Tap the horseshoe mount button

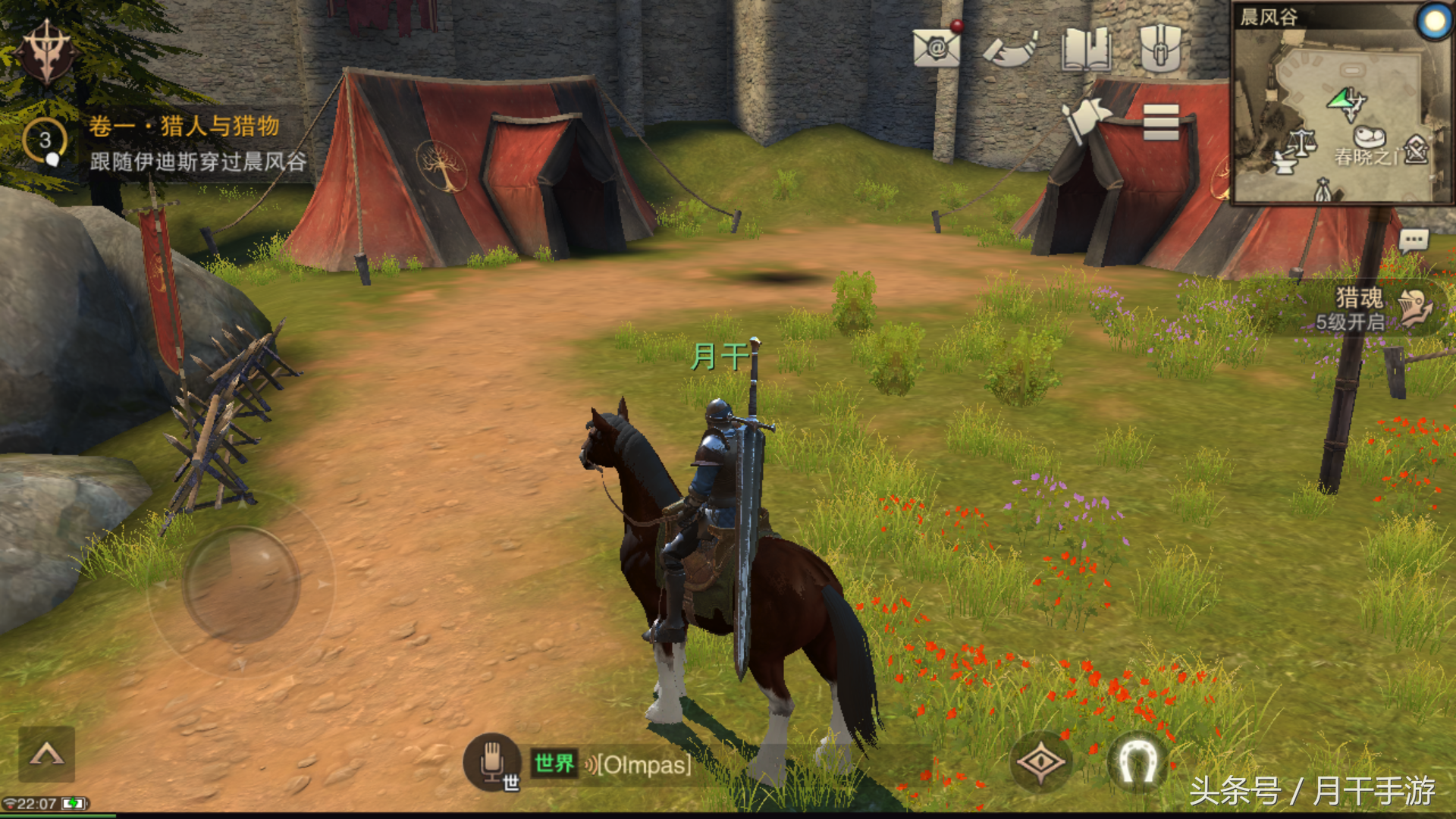click(1137, 761)
